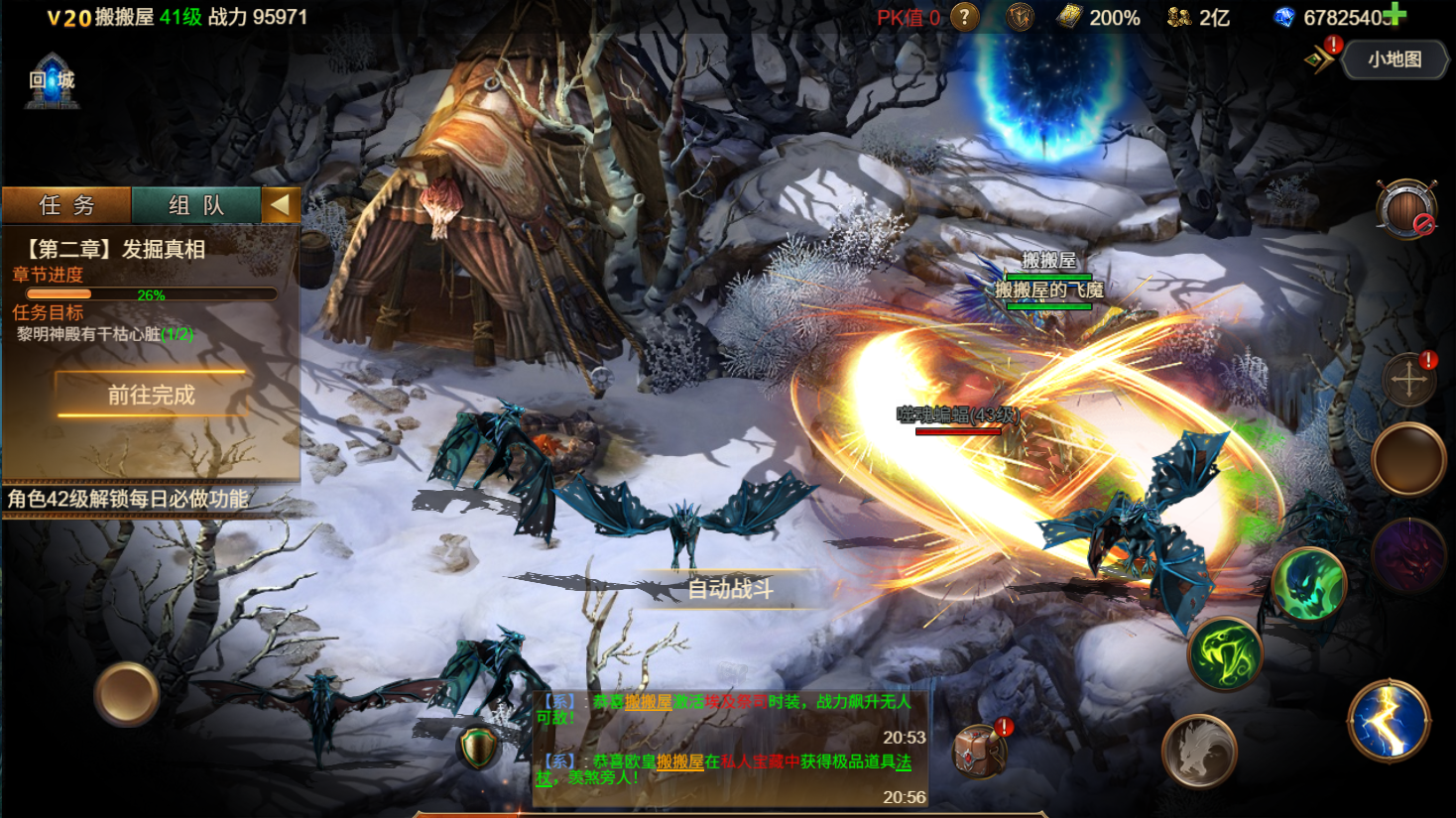Image resolution: width=1456 pixels, height=818 pixels.
Task: Use the green swirling claw skill
Action: point(1226,654)
